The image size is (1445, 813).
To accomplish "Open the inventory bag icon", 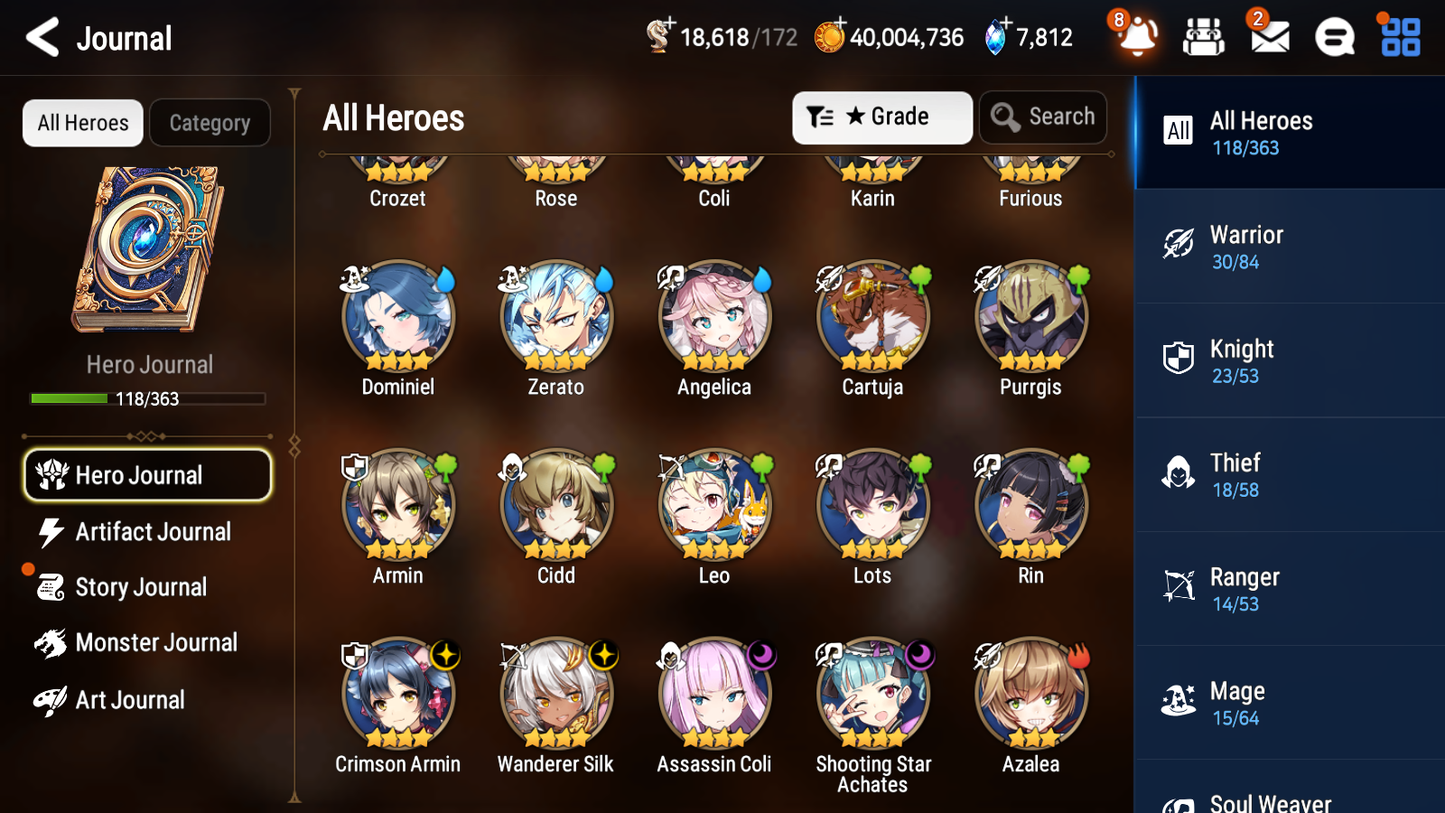I will 1203,37.
